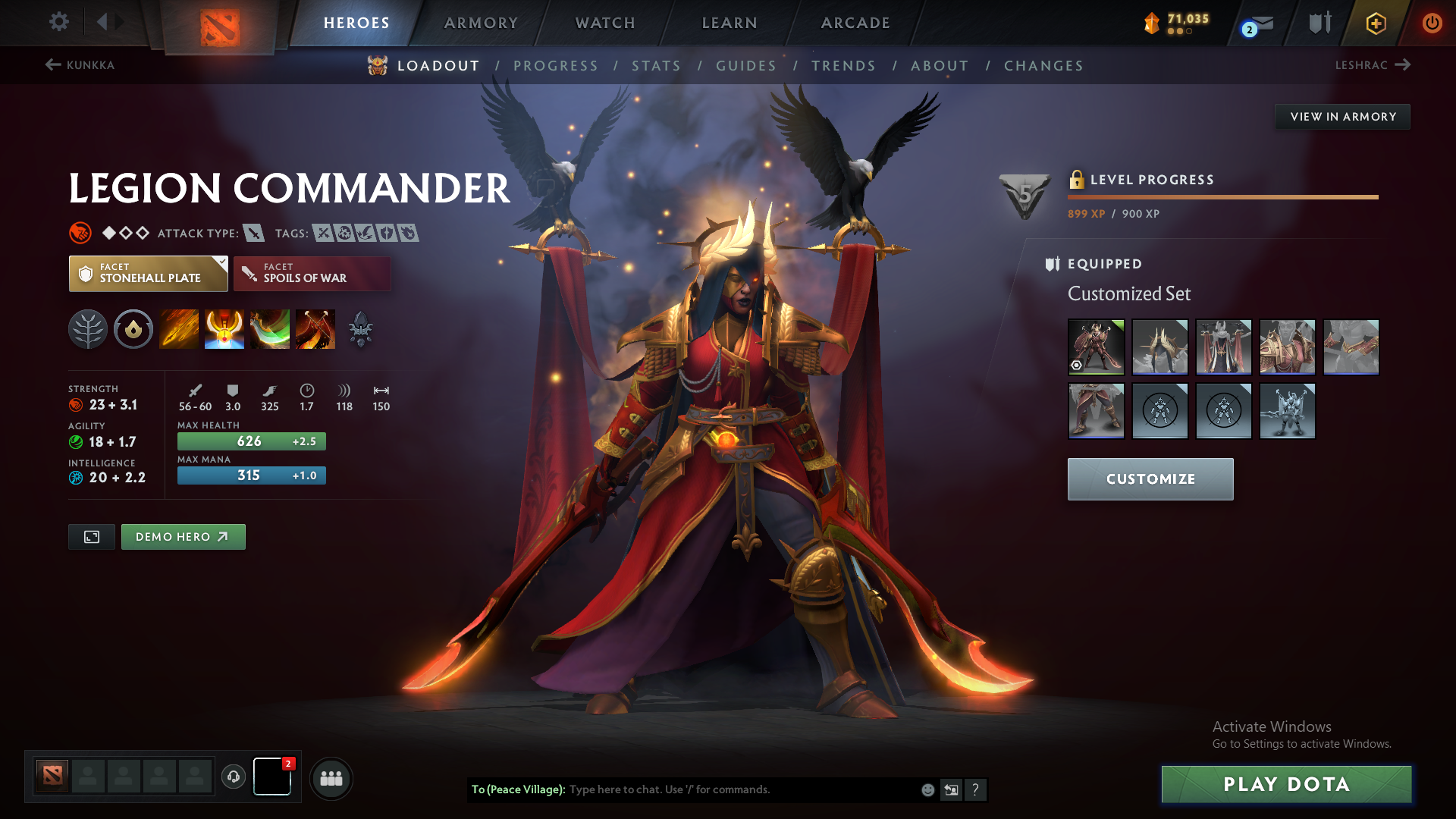This screenshot has width=1456, height=819.
Task: Click the chat help question mark icon
Action: coord(977,789)
